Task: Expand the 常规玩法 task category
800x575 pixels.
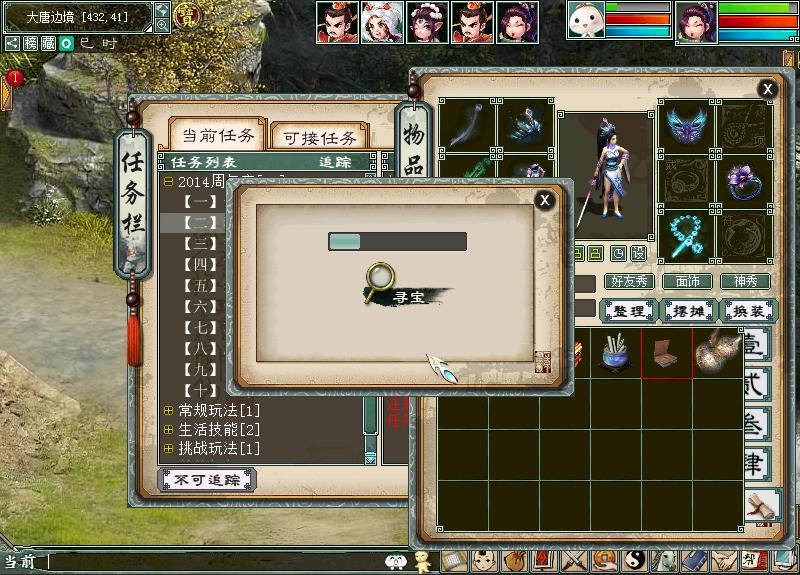Action: pos(168,410)
